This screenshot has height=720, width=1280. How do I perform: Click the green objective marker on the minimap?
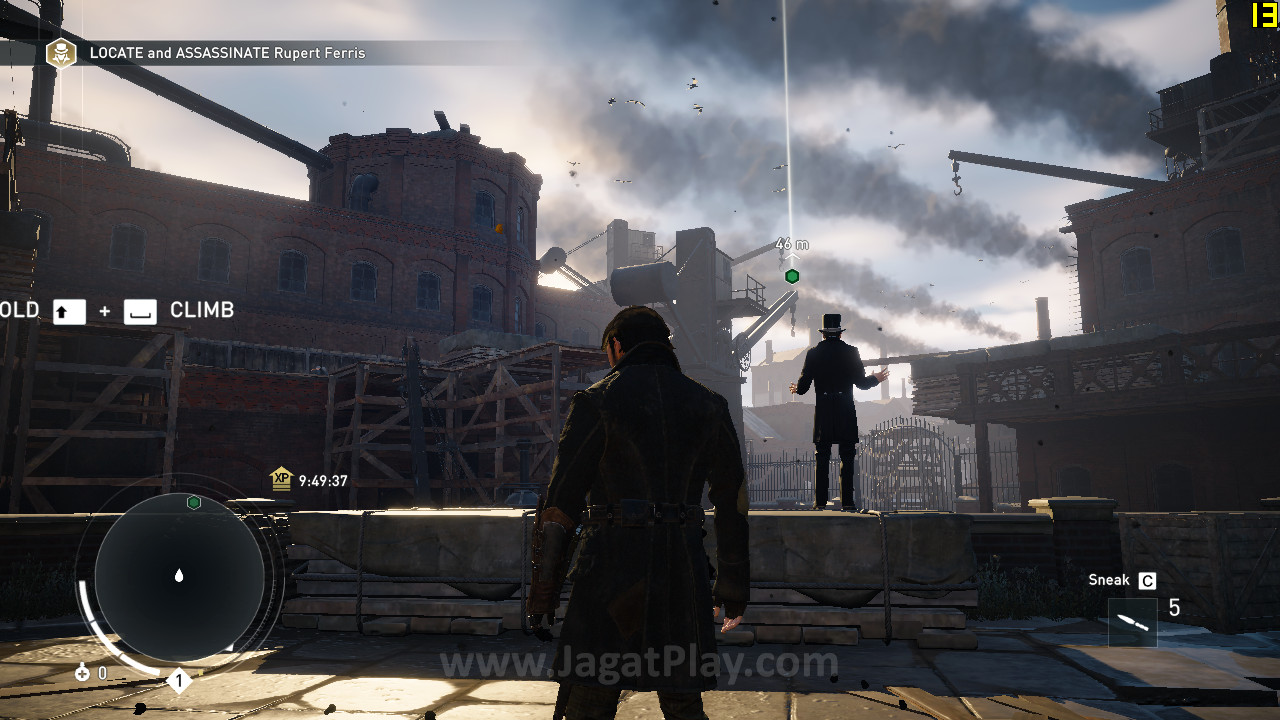pos(194,502)
